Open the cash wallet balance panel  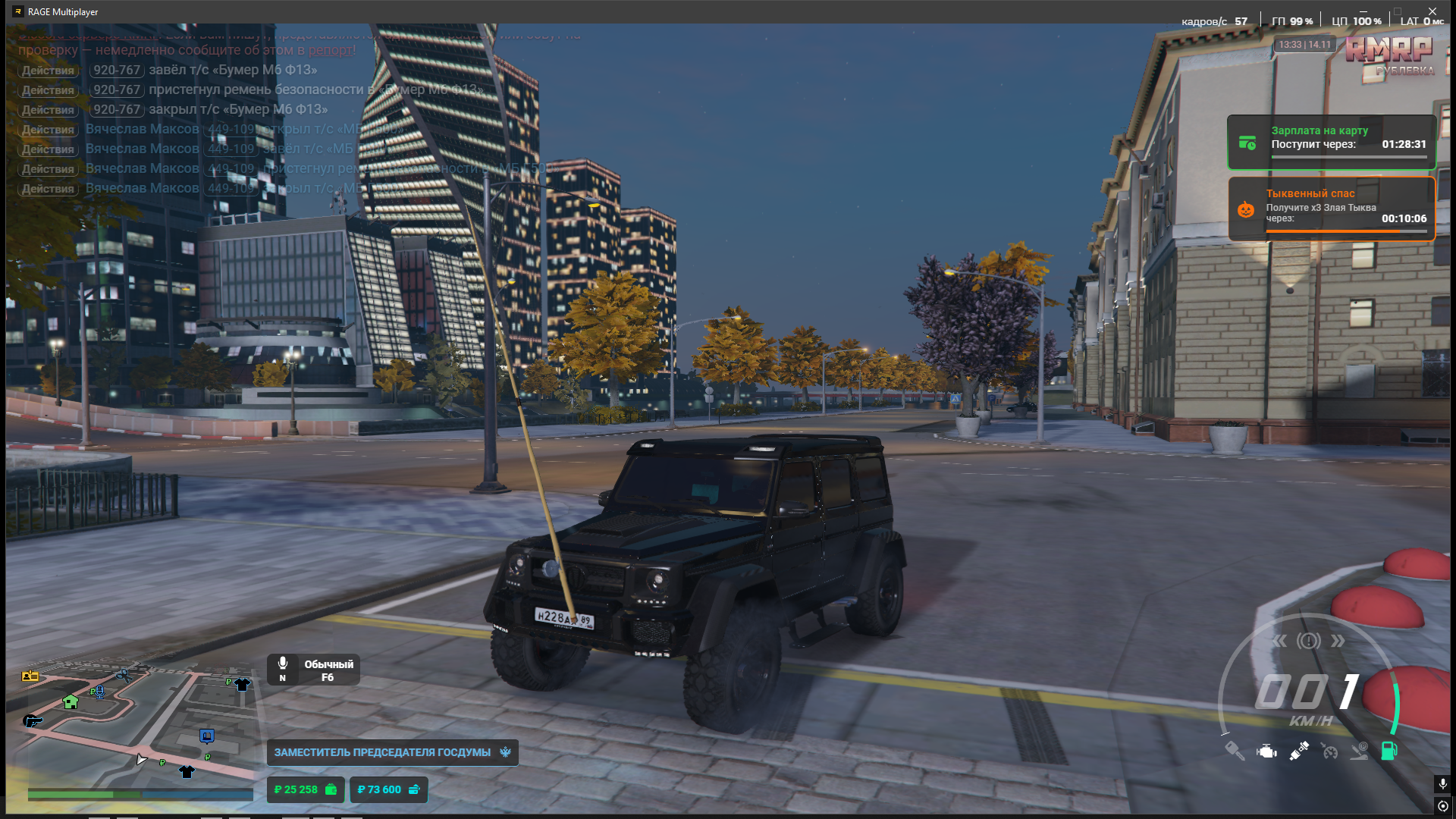click(306, 789)
